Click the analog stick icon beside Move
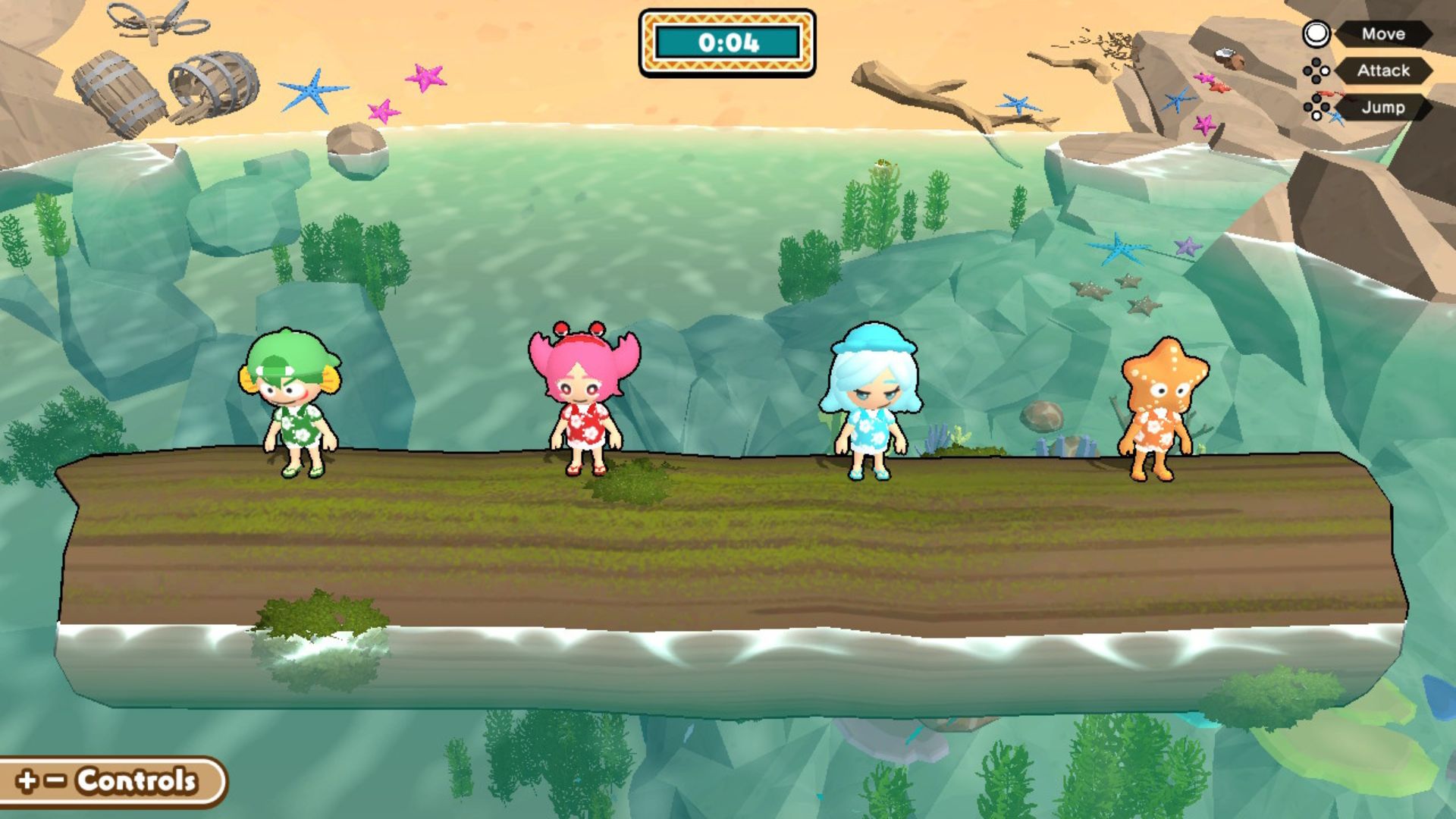1456x819 pixels. coord(1316,33)
